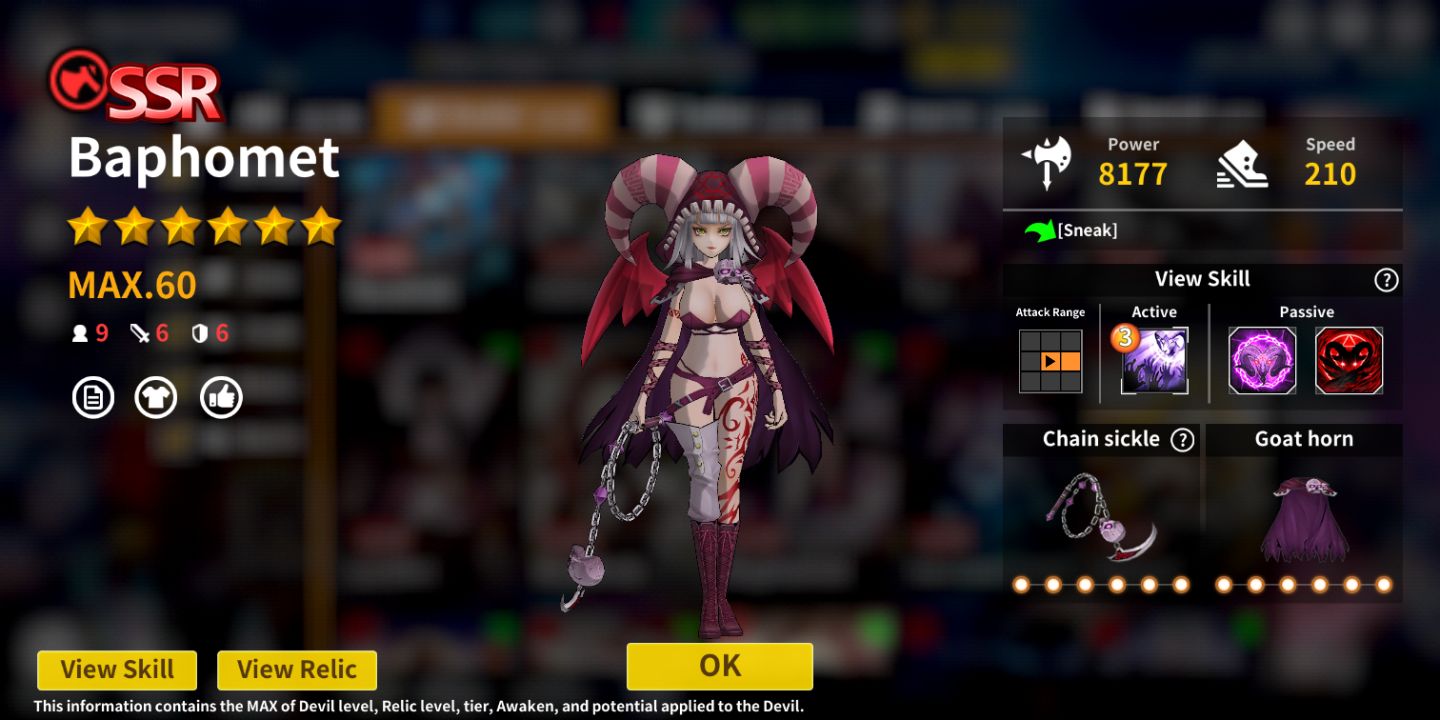The height and width of the screenshot is (720, 1440).
Task: Inspect the red demon passive skill
Action: (1349, 360)
